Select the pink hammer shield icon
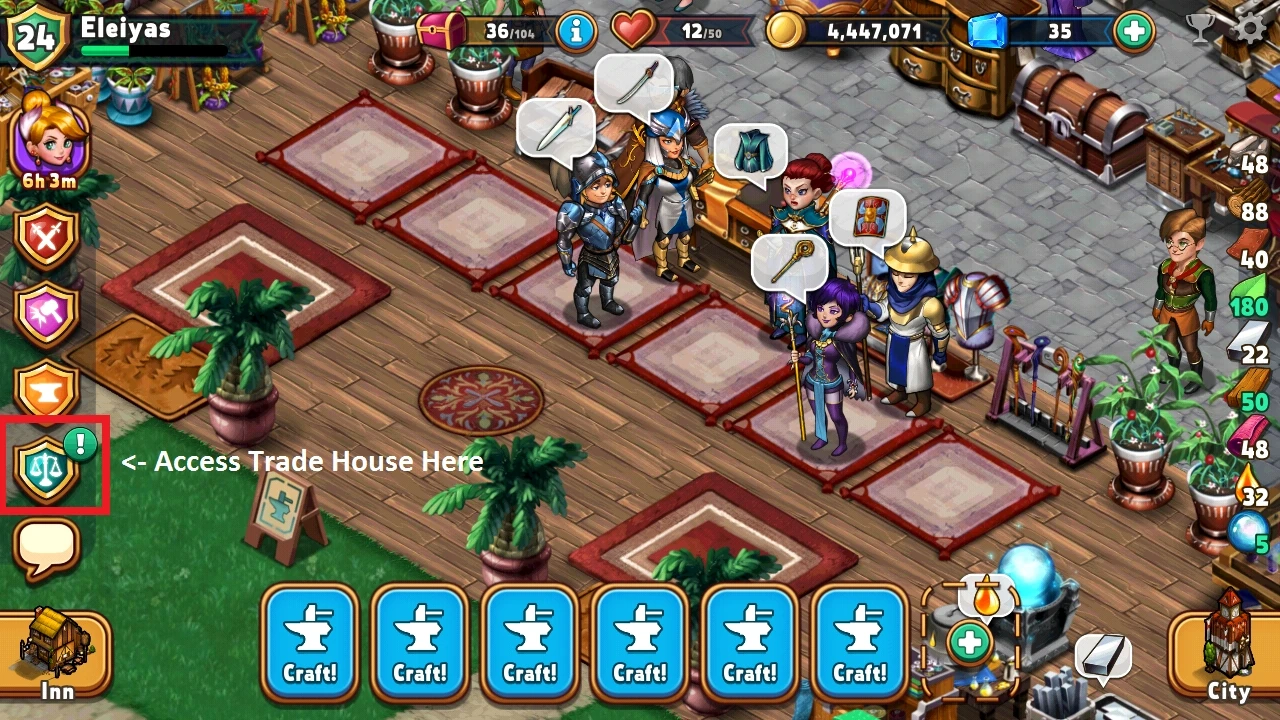This screenshot has height=720, width=1280. pyautogui.click(x=48, y=312)
